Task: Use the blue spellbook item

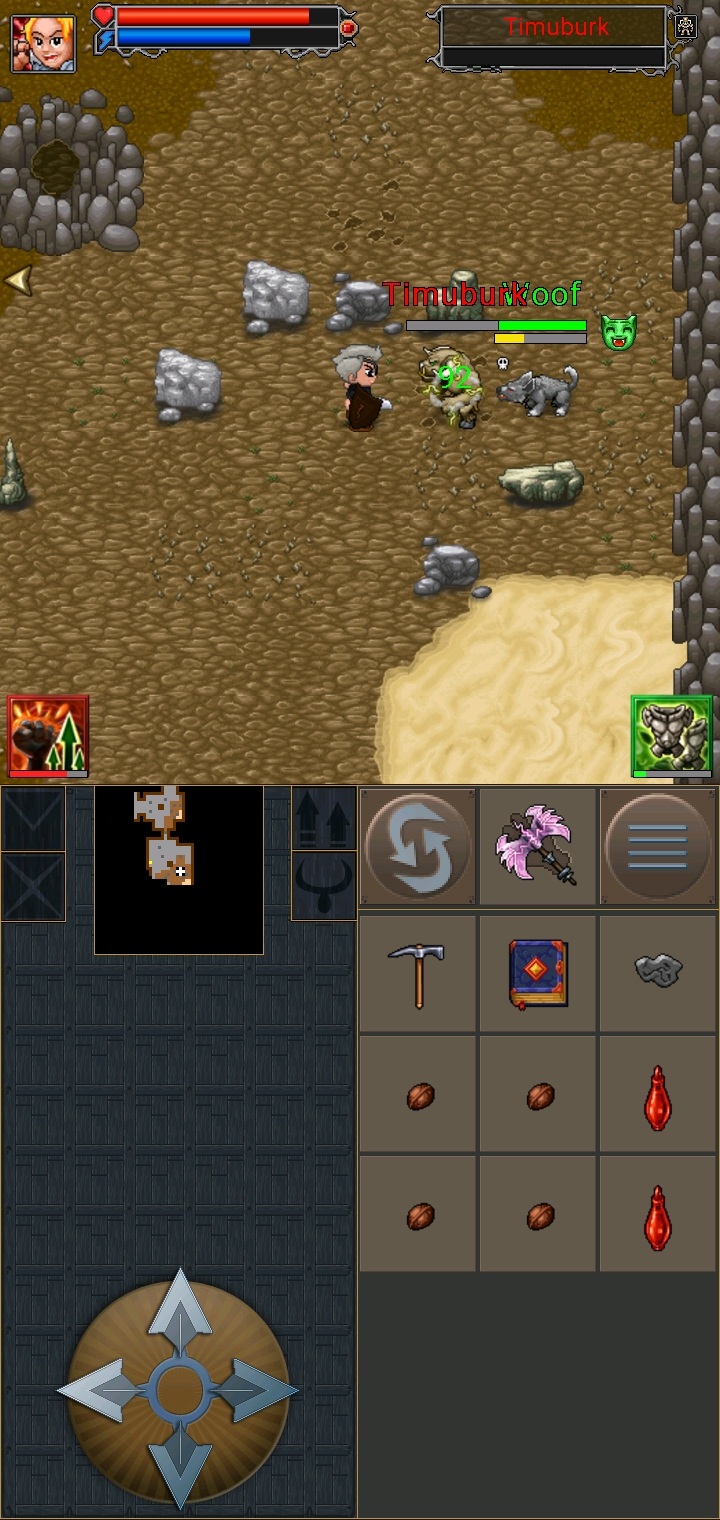Action: 537,973
